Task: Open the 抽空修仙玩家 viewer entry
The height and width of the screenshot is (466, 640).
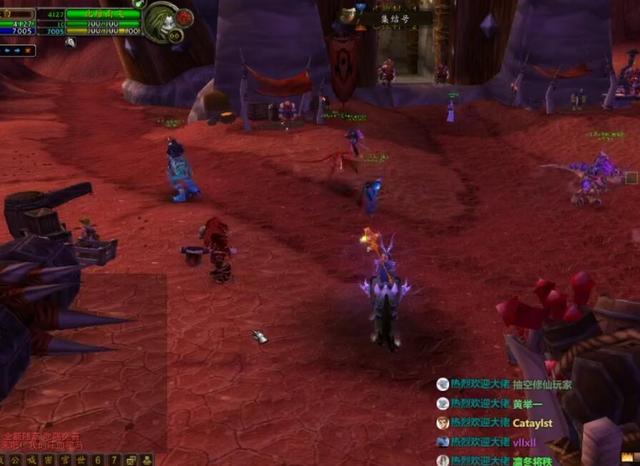Action: coord(505,385)
